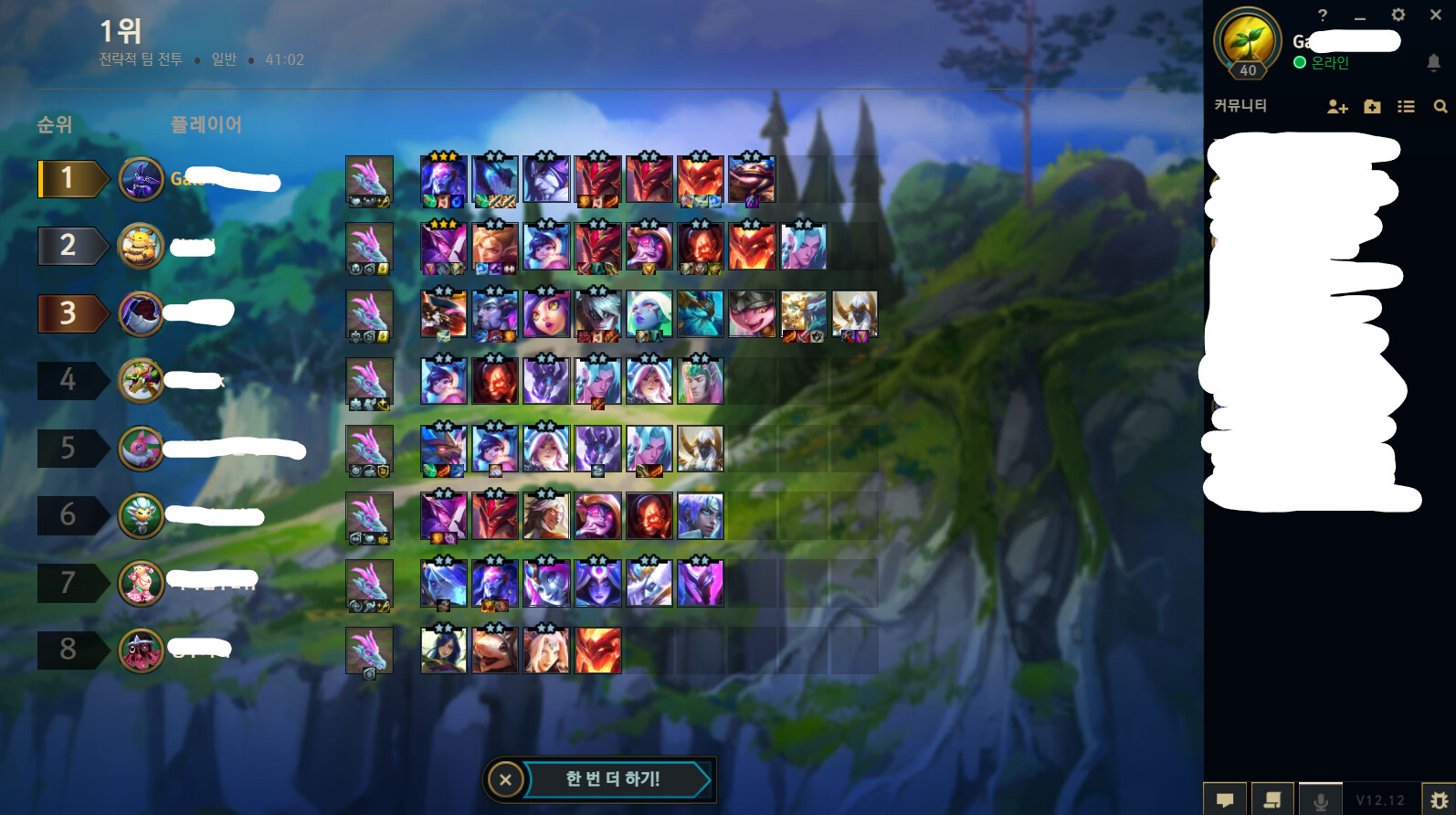Change your green online status indicator
This screenshot has width=1456, height=815.
[1298, 62]
